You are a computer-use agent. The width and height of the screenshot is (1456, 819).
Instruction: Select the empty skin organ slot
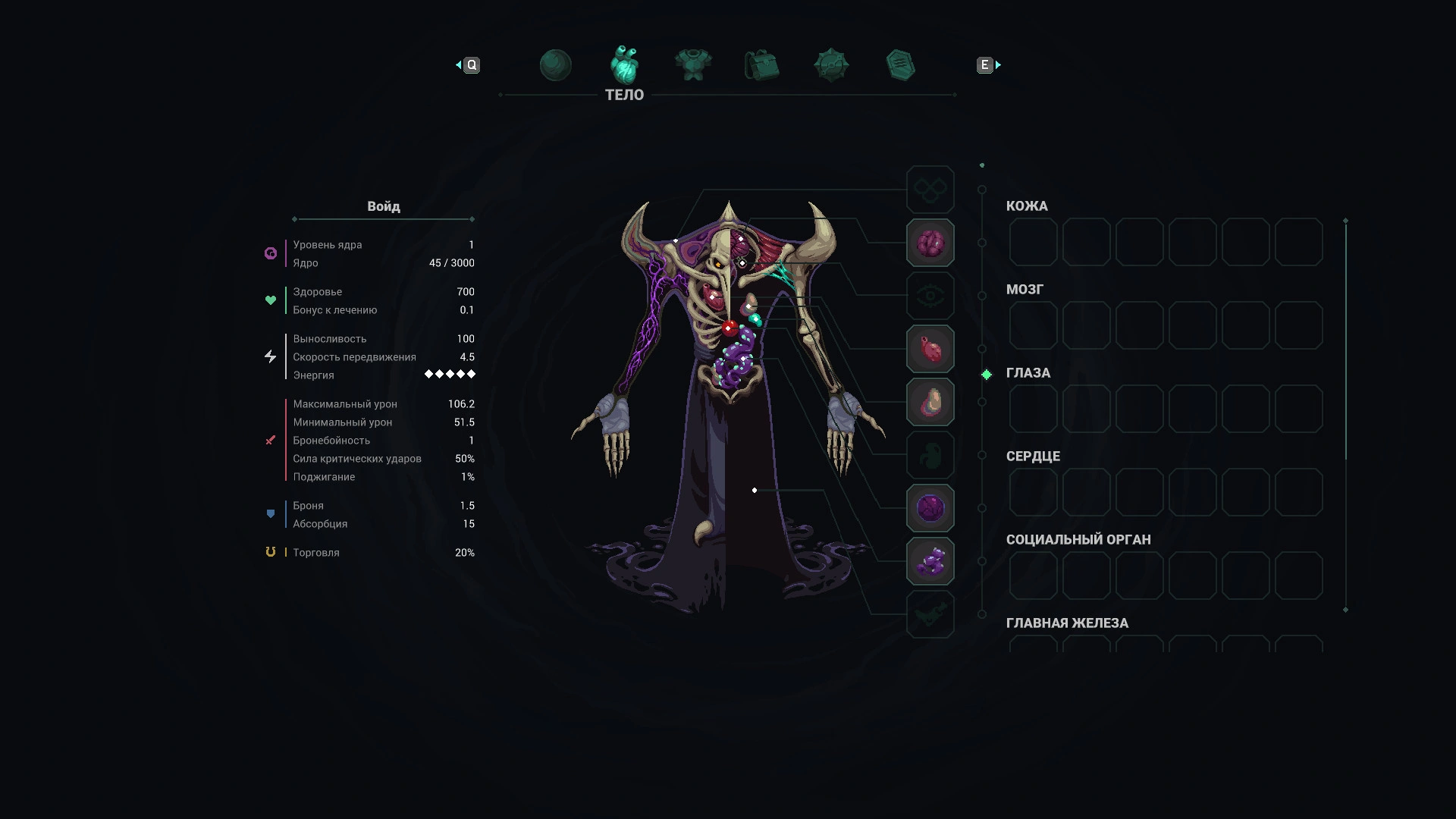tap(930, 190)
